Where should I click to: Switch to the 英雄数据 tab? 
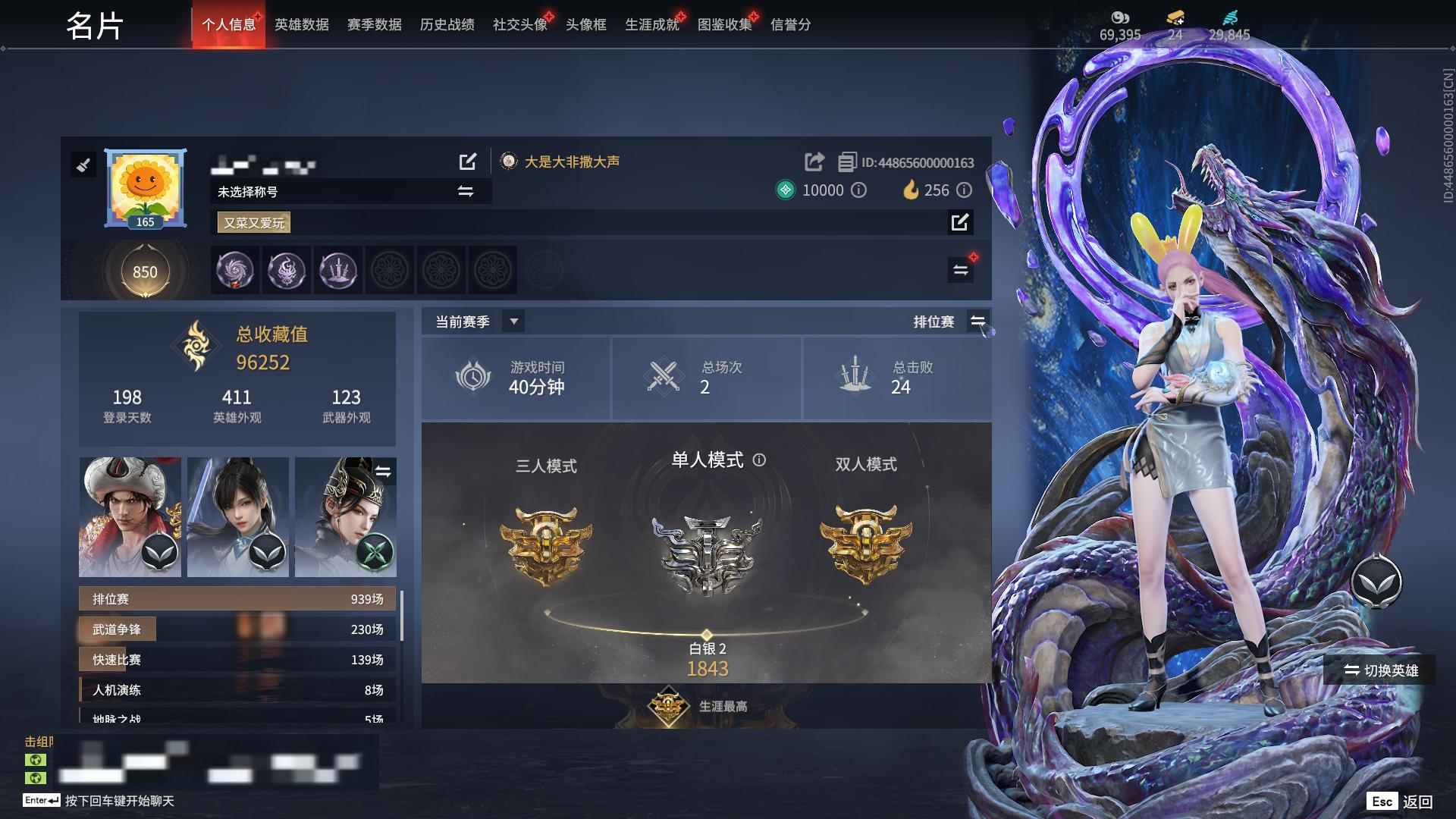point(301,24)
